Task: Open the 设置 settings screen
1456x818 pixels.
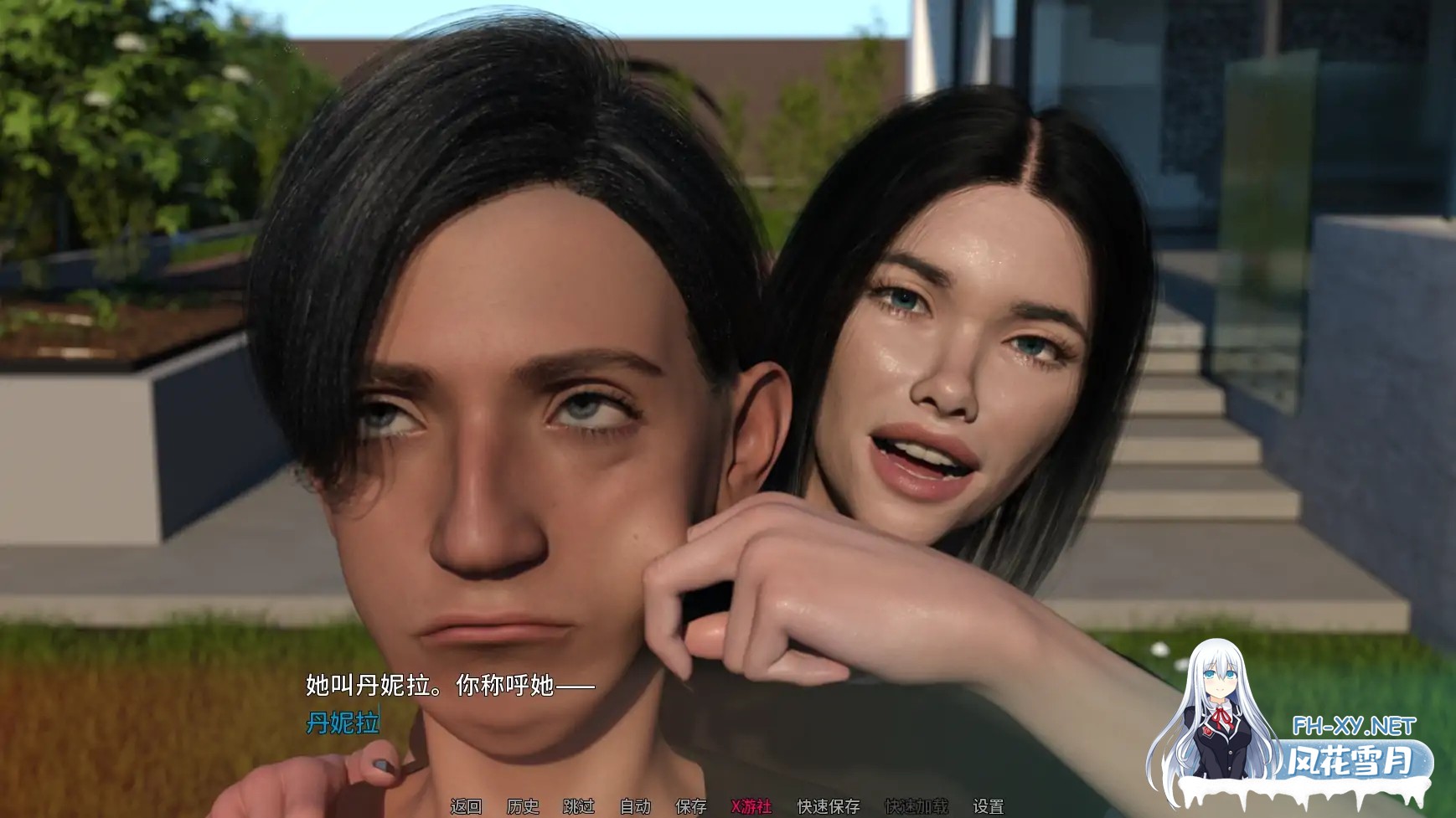Action: (x=989, y=807)
